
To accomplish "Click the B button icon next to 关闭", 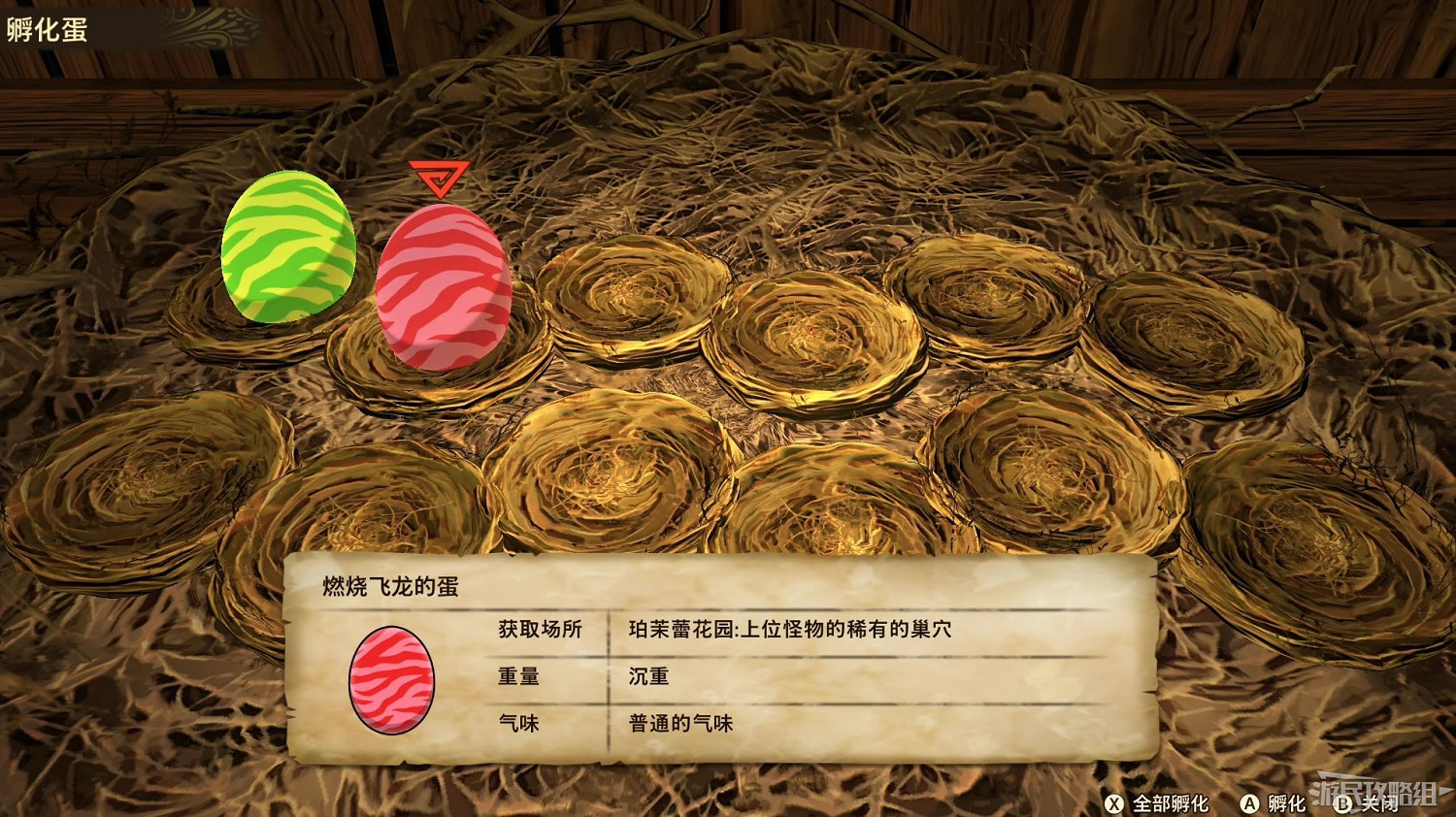I will tap(1344, 803).
